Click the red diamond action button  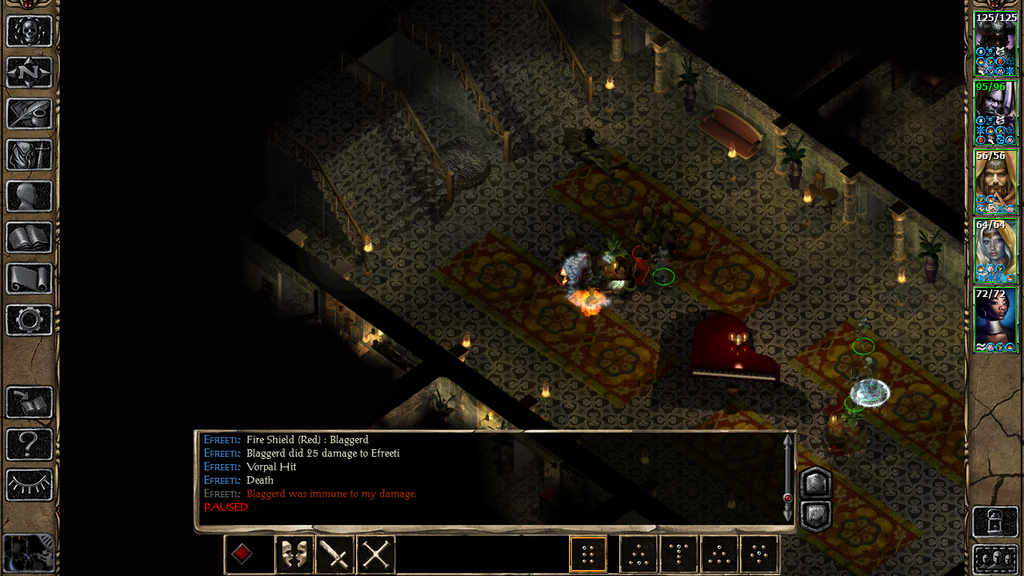coord(243,554)
